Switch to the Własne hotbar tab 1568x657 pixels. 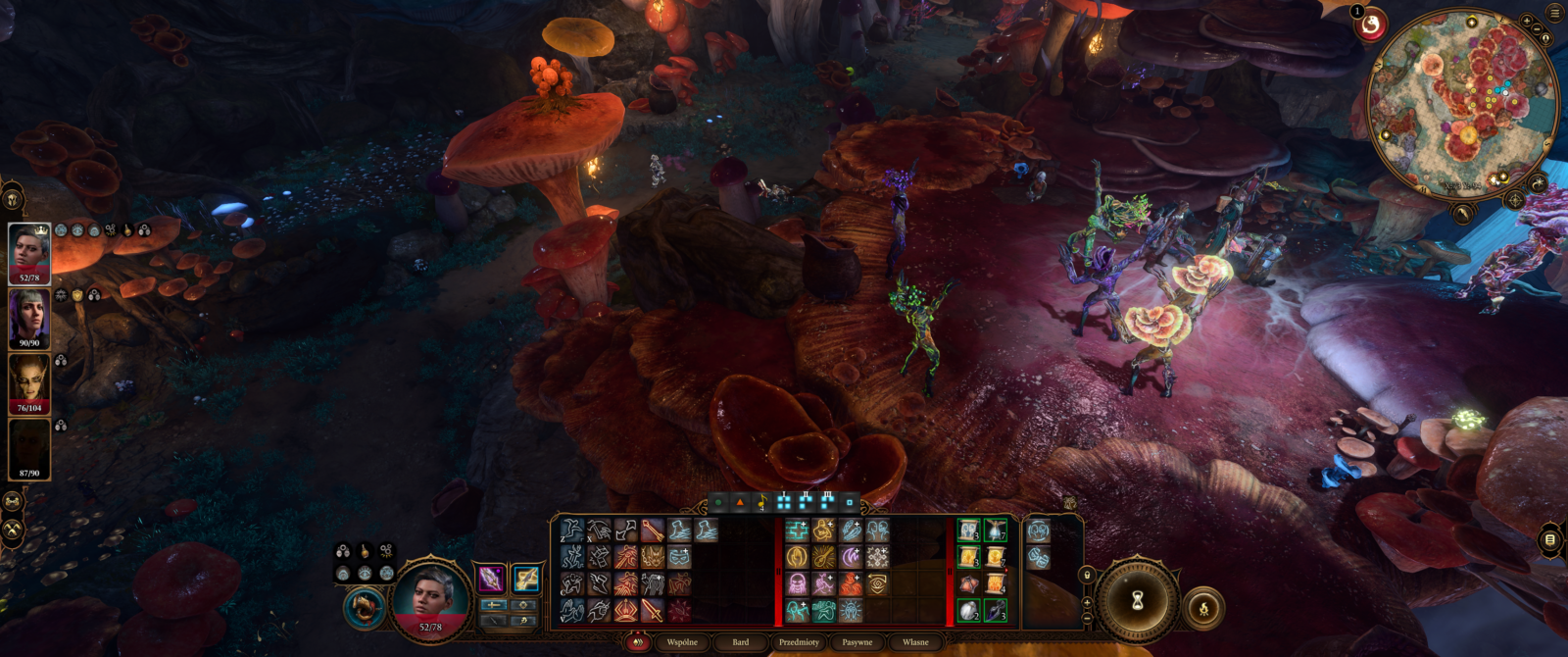pos(915,642)
